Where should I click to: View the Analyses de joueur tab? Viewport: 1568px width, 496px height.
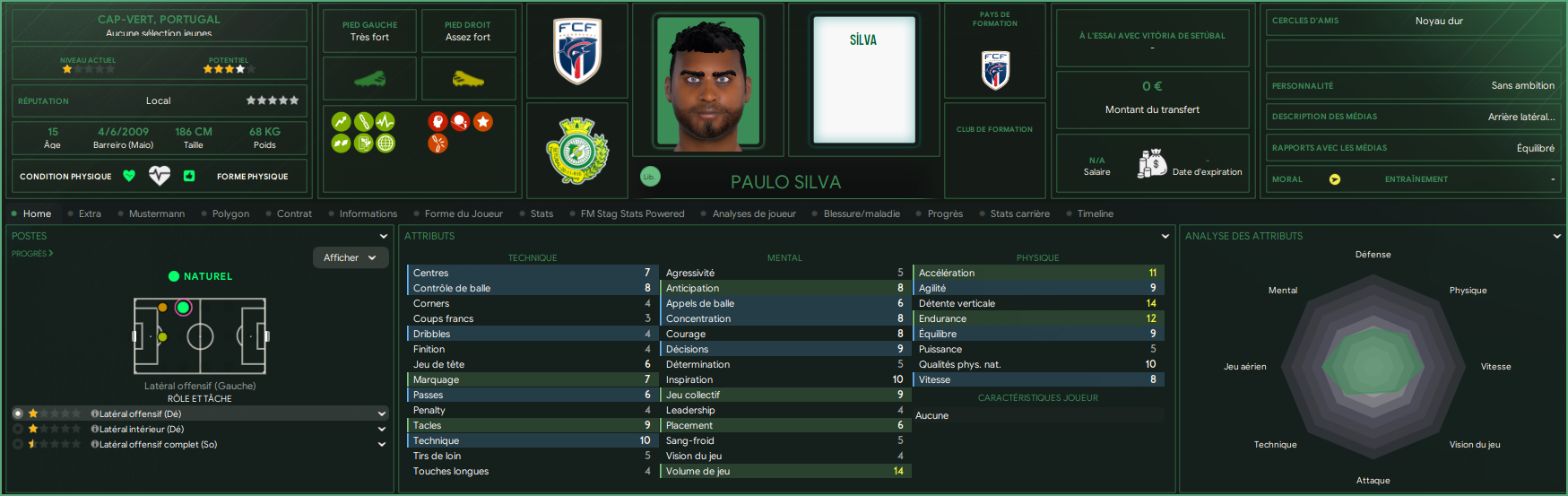pos(754,213)
